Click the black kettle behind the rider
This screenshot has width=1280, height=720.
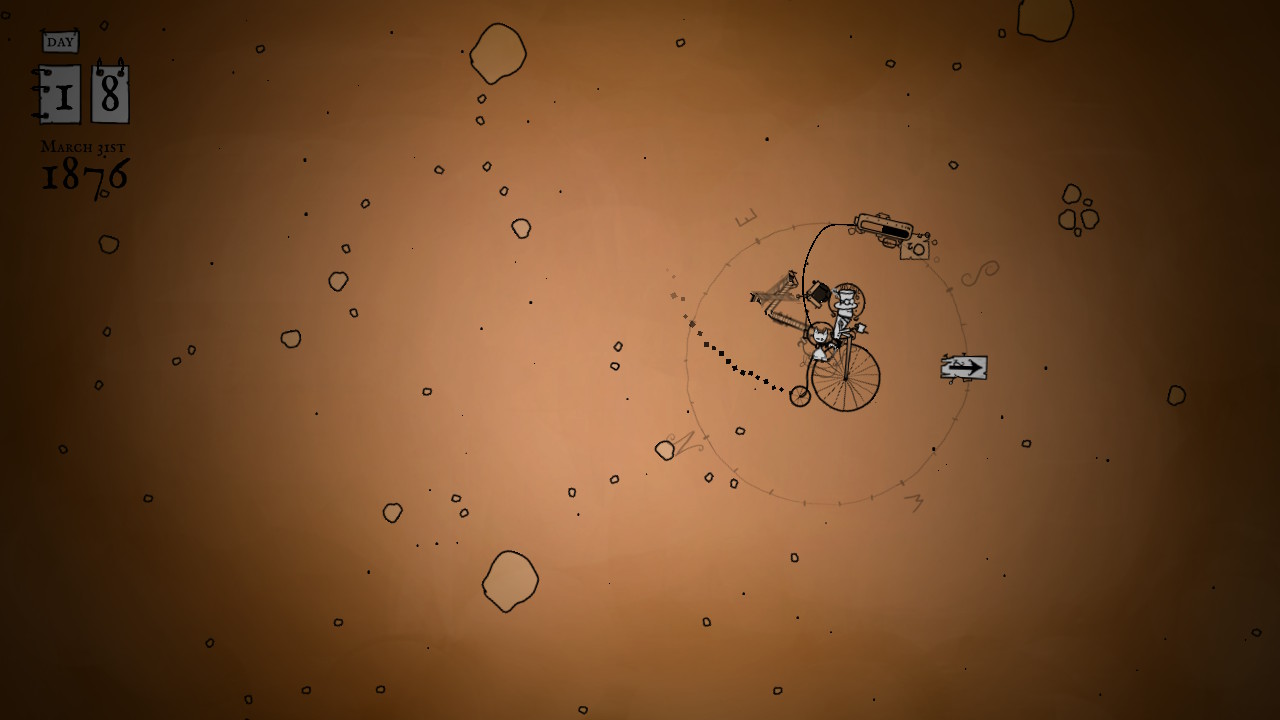pyautogui.click(x=818, y=293)
